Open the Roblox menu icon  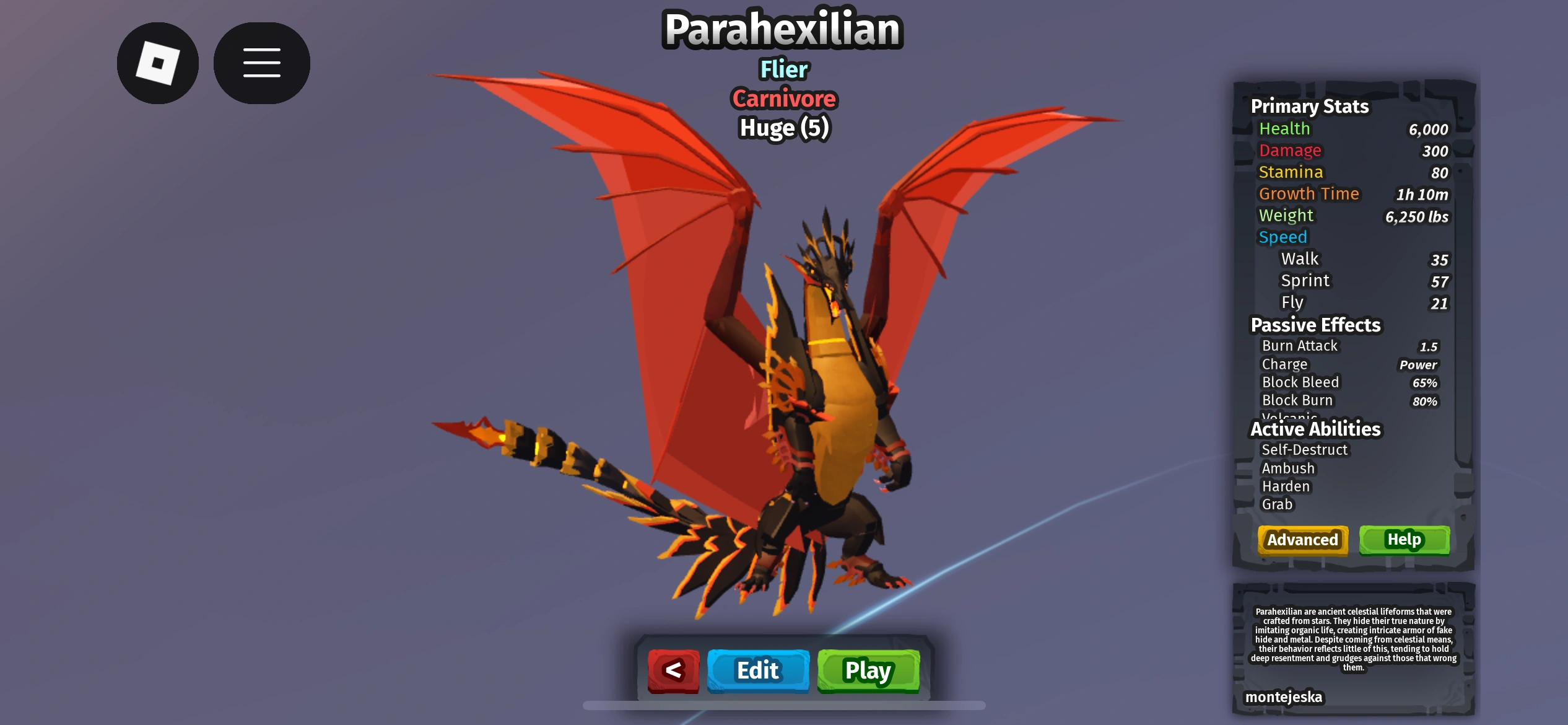pos(157,63)
